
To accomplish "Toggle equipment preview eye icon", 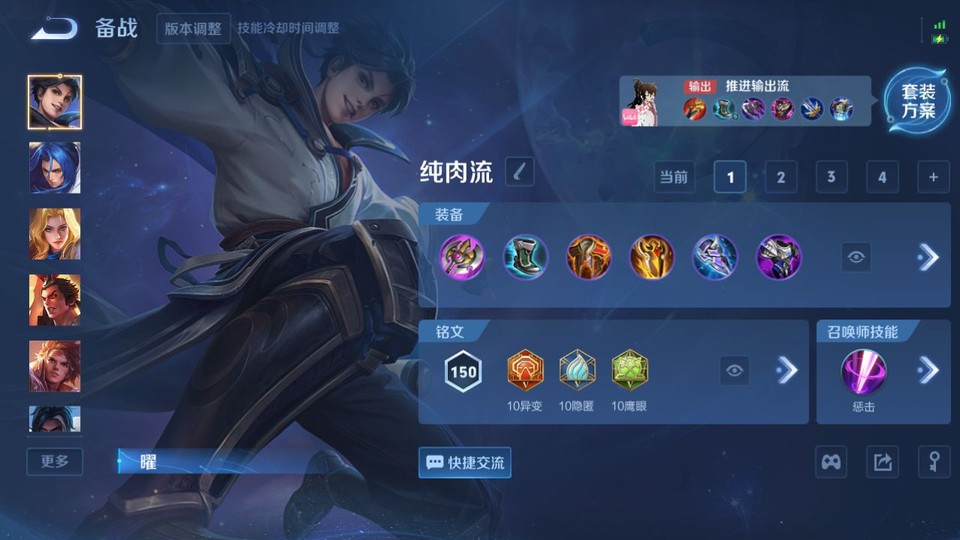I will click(x=856, y=257).
